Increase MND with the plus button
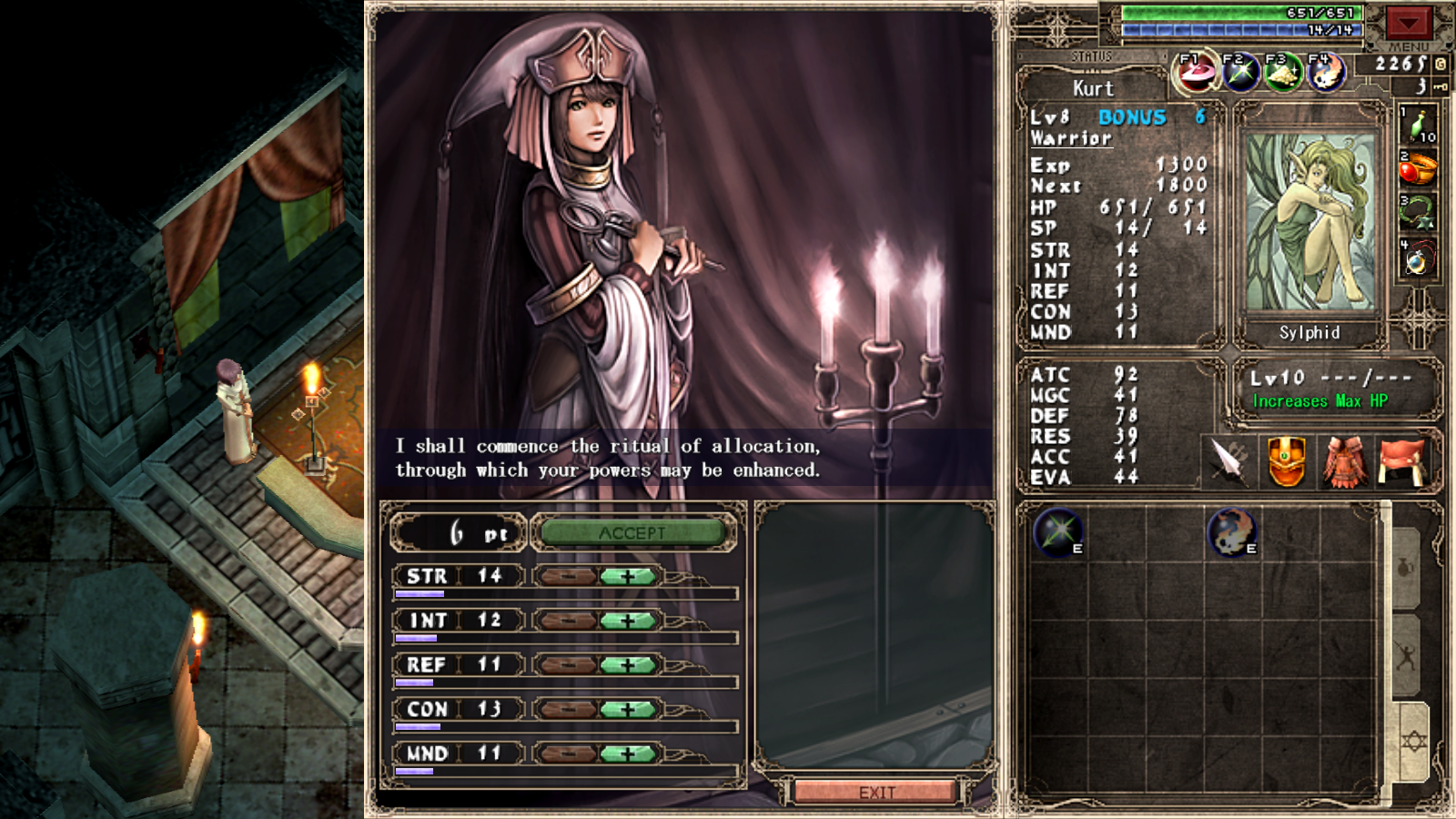The width and height of the screenshot is (1456, 819). click(627, 753)
